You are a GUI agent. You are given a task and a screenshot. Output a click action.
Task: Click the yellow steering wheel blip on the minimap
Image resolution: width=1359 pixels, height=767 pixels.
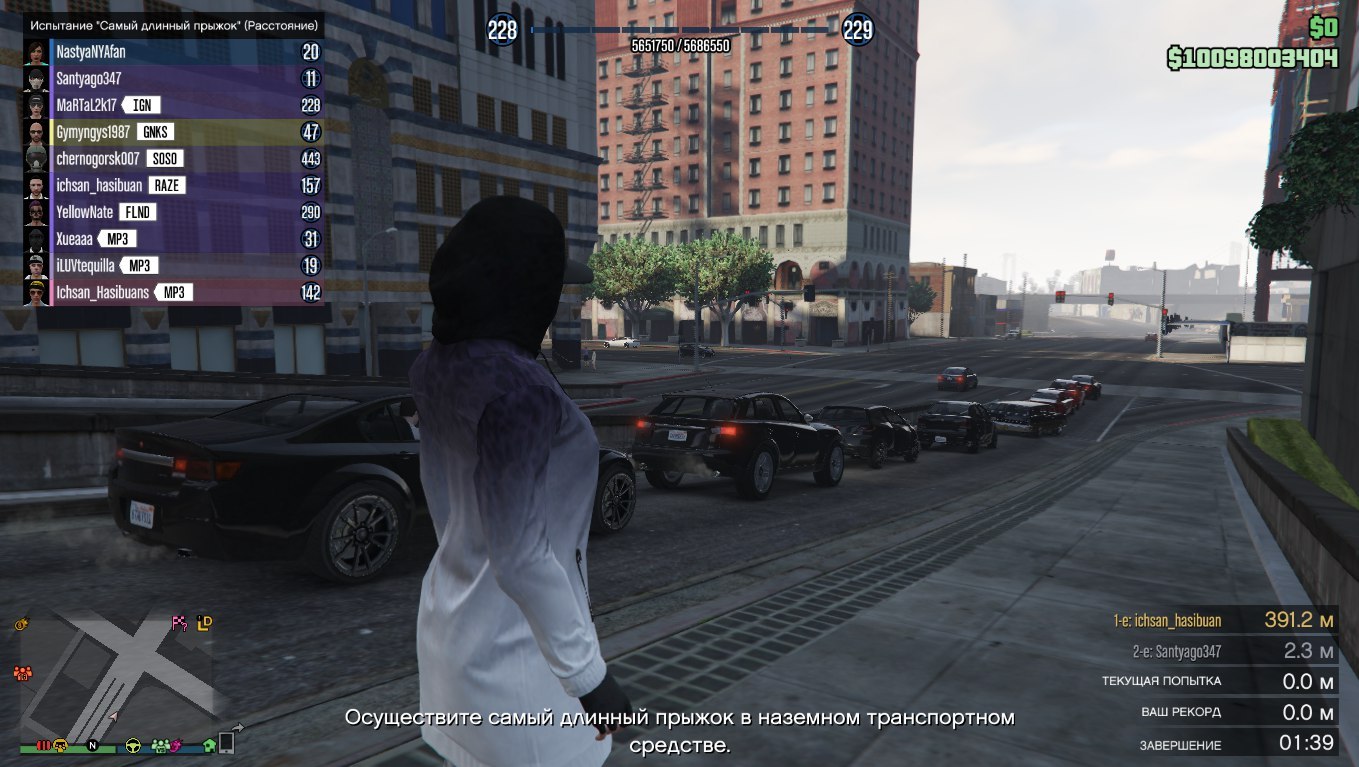tap(132, 746)
